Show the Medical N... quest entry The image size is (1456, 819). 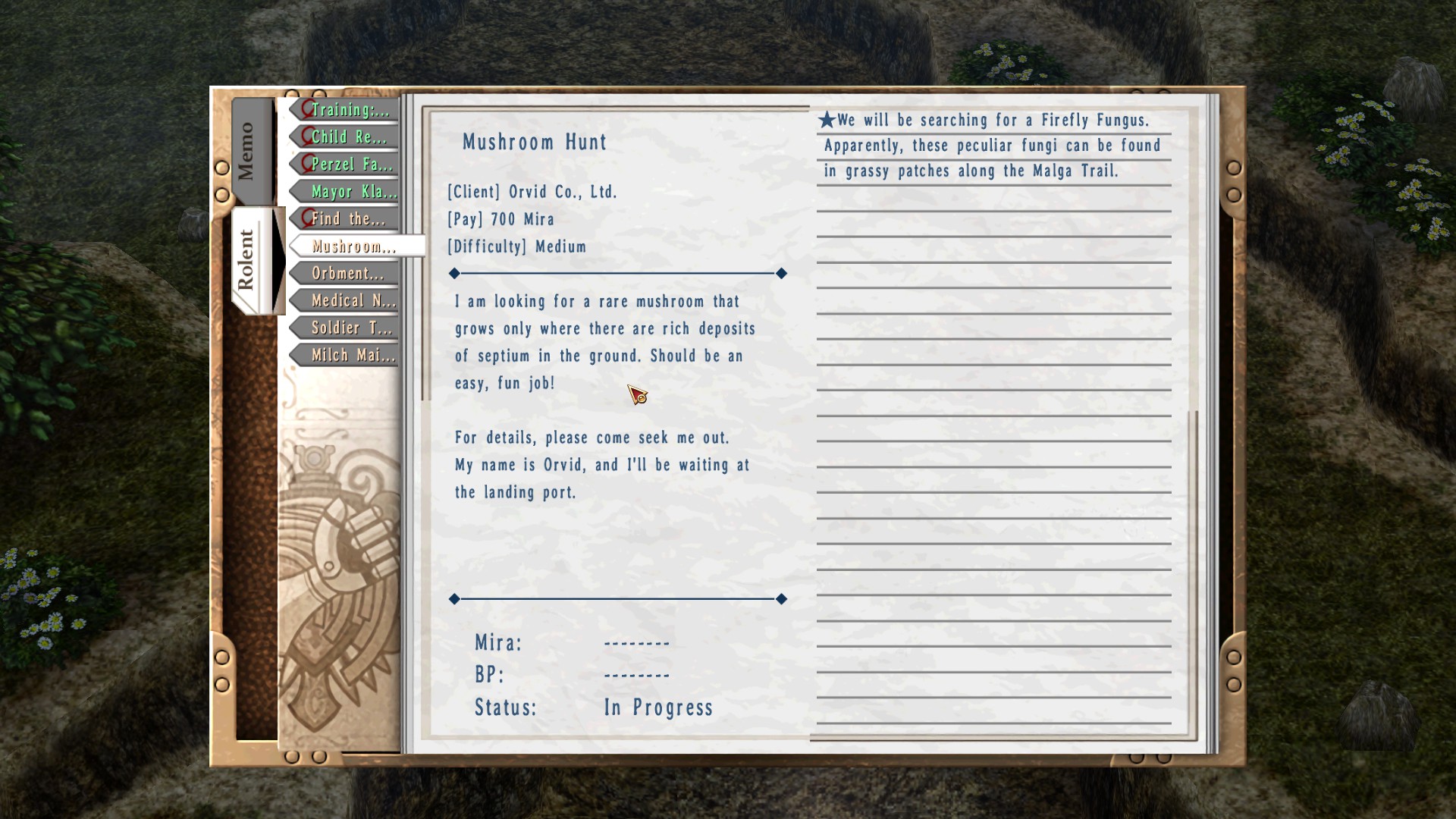pyautogui.click(x=352, y=301)
